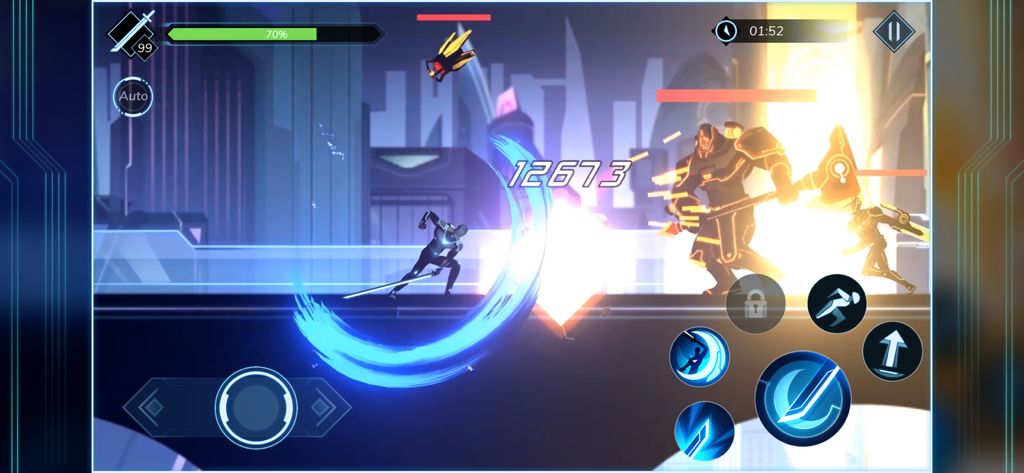Toggle the Auto battle mode

(133, 97)
